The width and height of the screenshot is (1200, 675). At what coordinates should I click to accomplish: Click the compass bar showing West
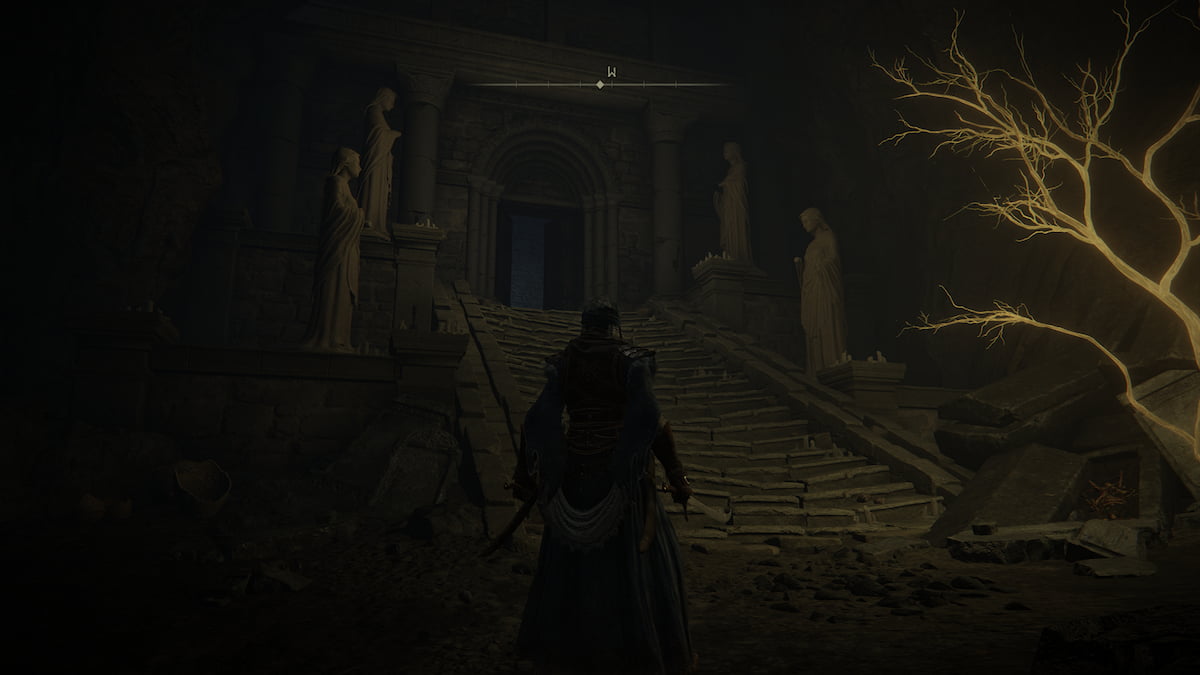click(x=600, y=84)
